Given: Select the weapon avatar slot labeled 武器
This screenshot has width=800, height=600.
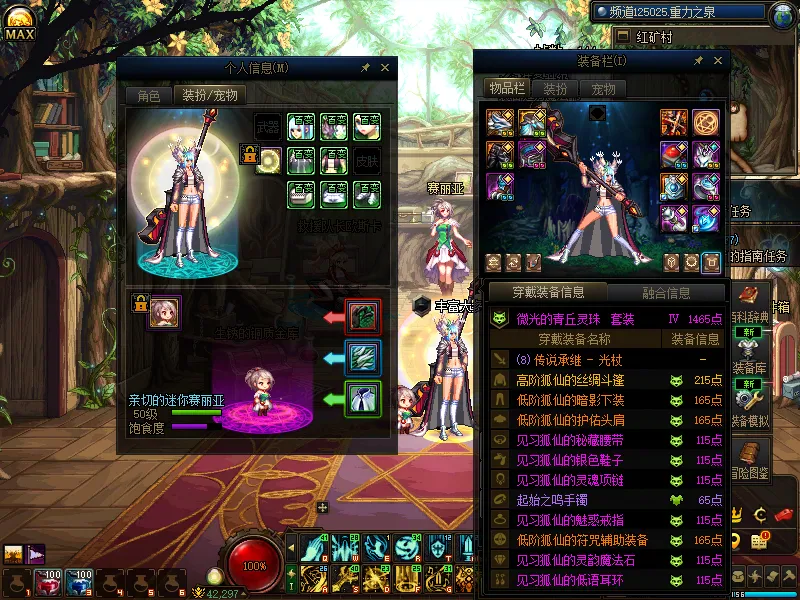Looking at the screenshot, I should (x=268, y=127).
